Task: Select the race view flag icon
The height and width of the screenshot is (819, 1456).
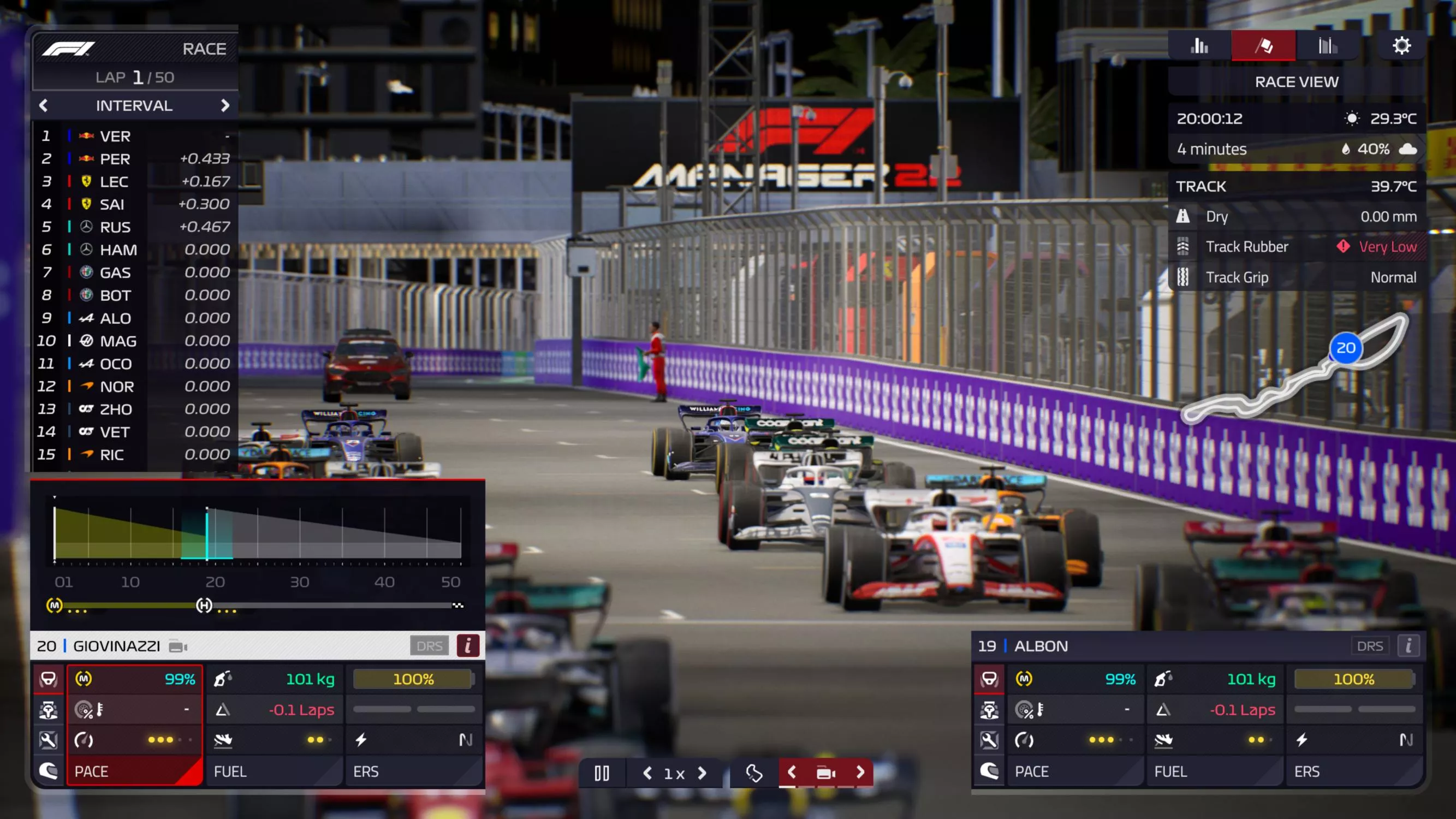Action: click(1263, 46)
